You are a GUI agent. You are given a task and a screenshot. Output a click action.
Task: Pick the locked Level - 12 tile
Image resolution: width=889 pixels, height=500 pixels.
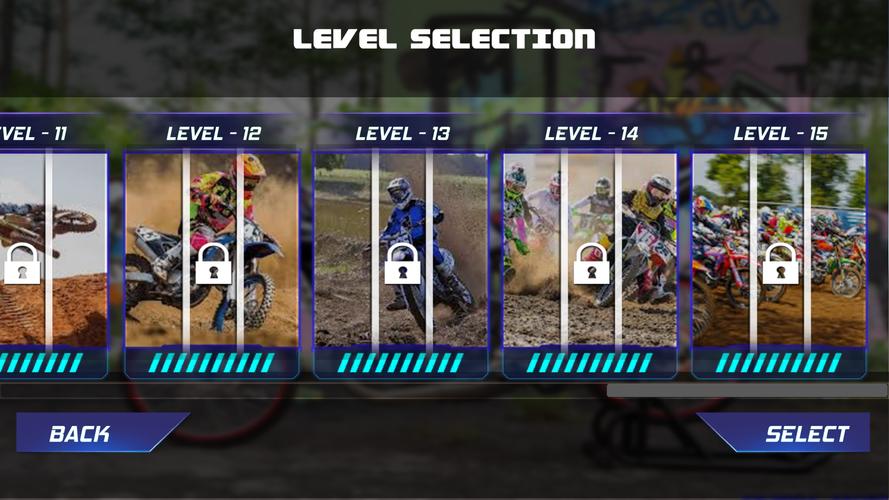[x=212, y=250]
